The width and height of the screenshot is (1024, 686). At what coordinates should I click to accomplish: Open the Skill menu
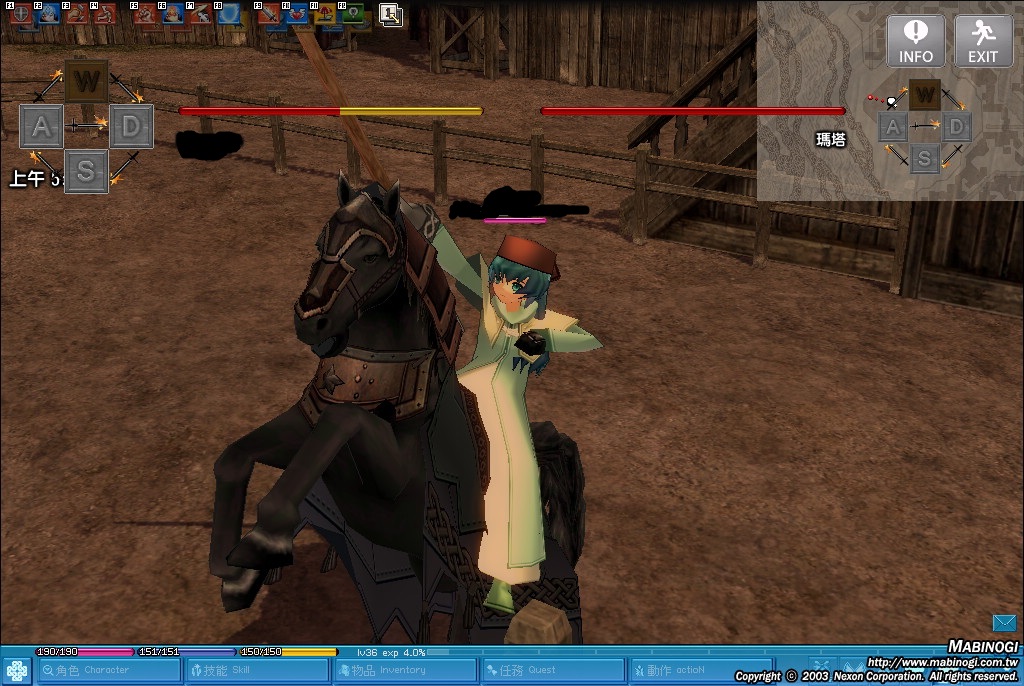(256, 670)
